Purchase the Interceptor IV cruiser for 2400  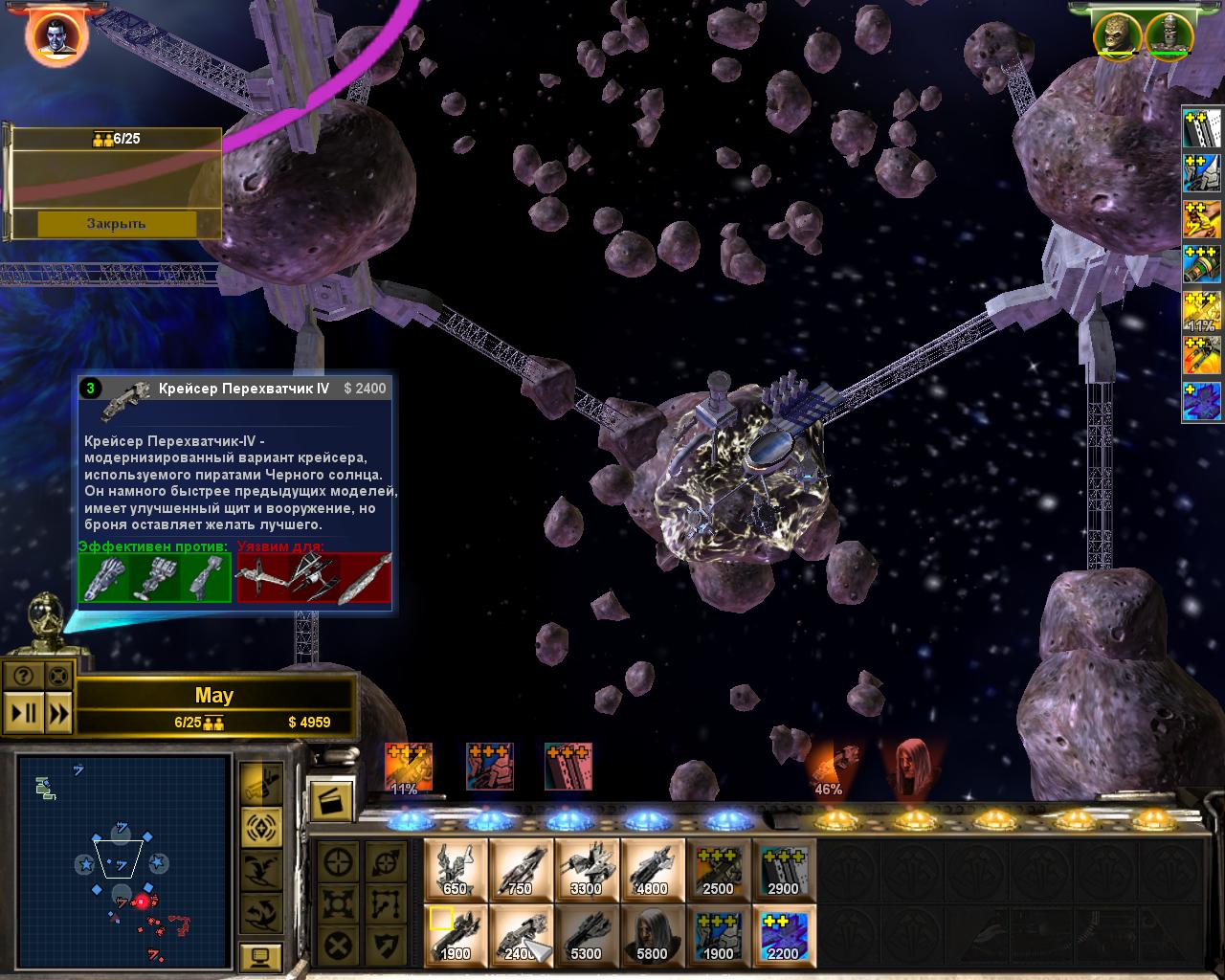[521, 934]
